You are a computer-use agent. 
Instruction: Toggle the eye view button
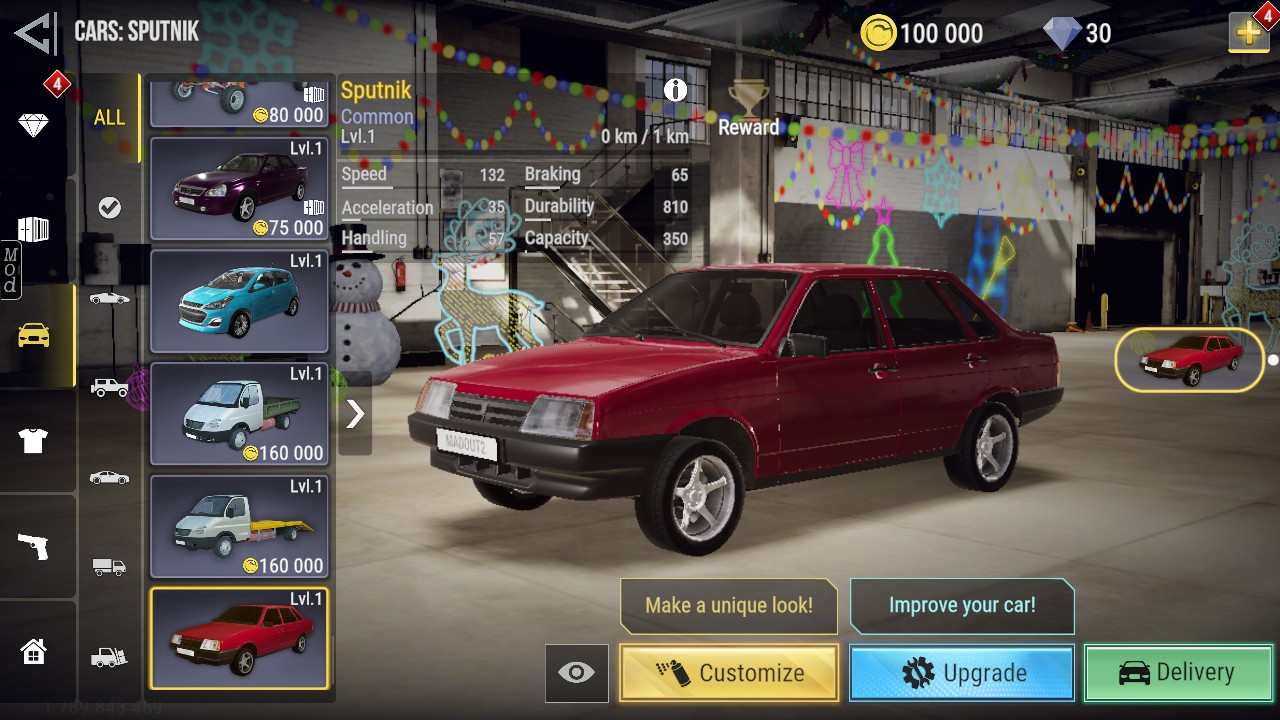[576, 673]
